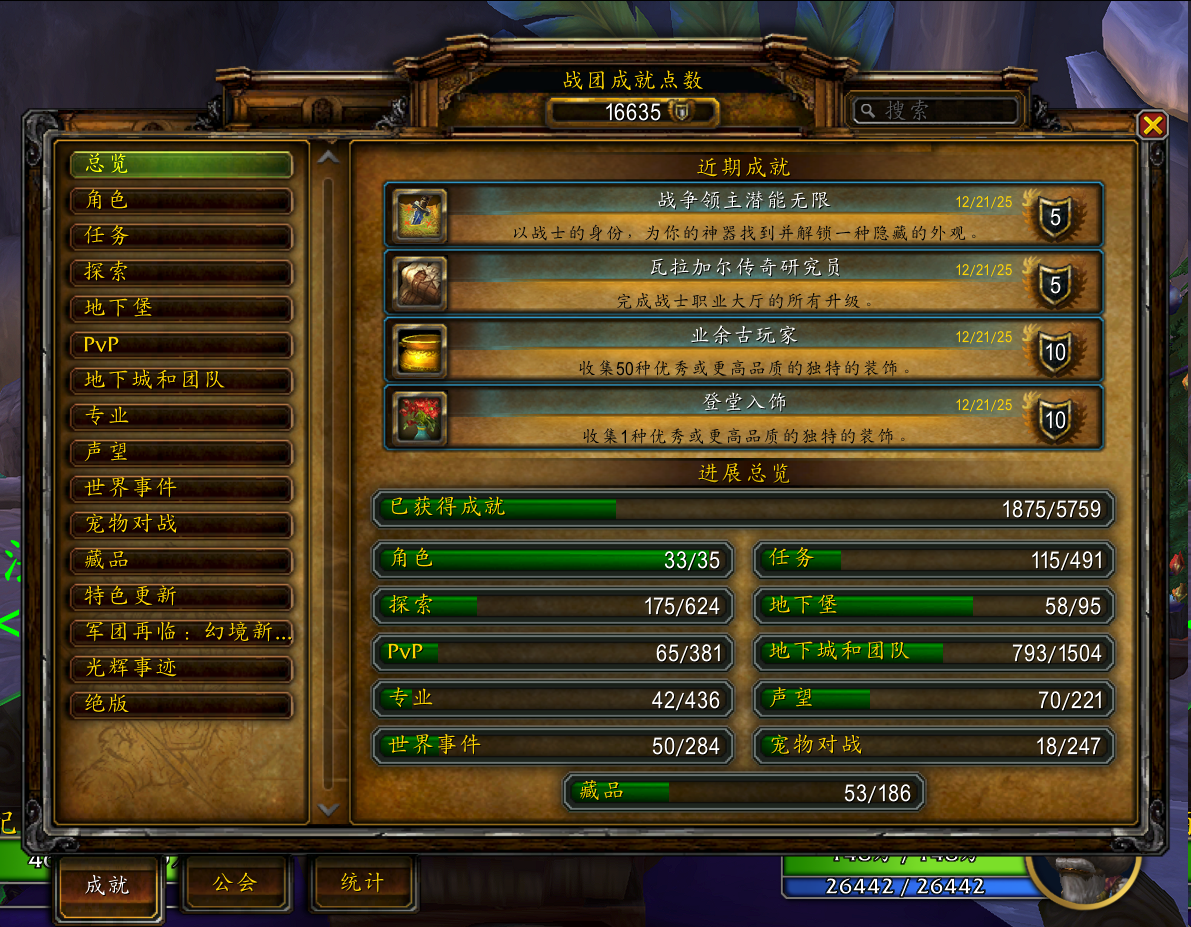Click the 声望 progress bar

tap(933, 699)
